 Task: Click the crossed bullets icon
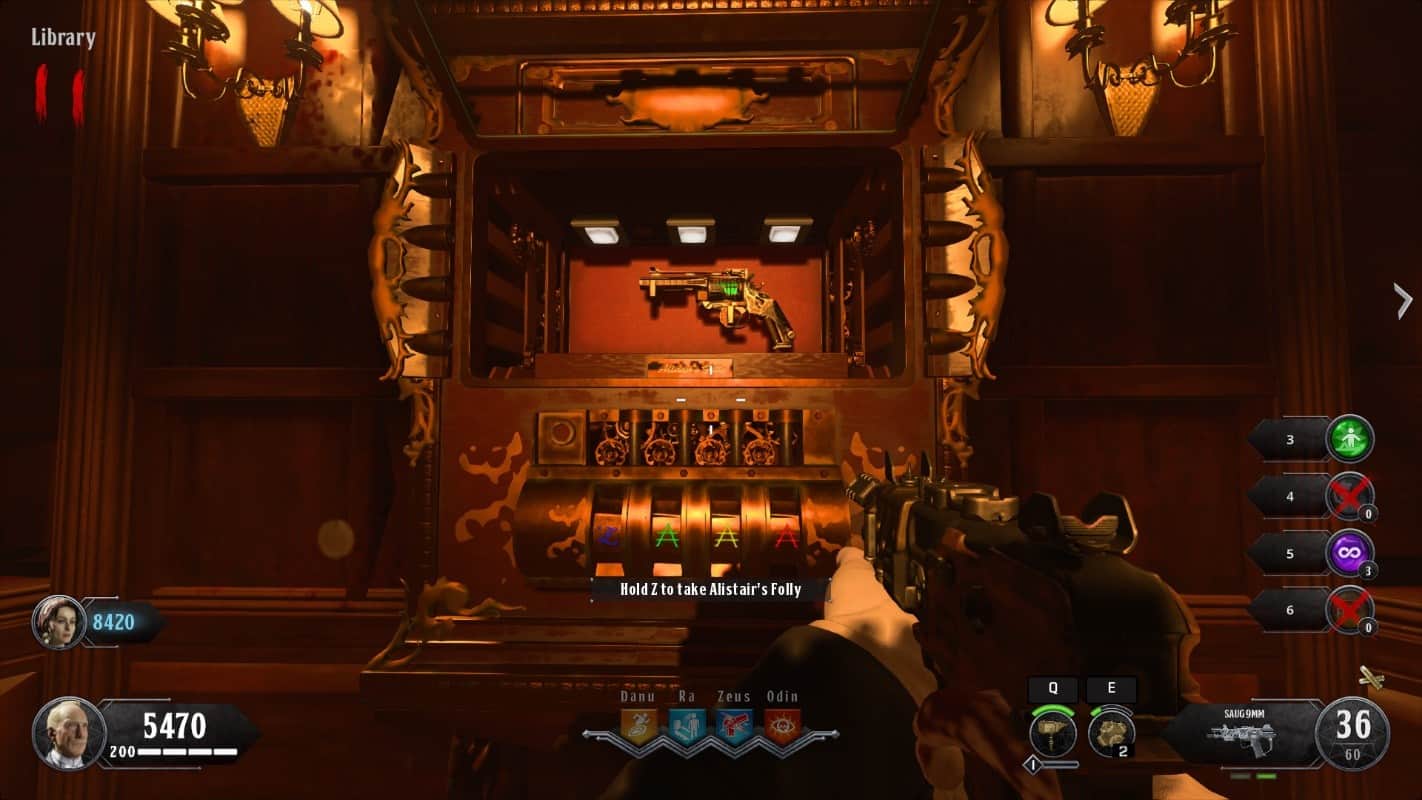click(x=1371, y=679)
